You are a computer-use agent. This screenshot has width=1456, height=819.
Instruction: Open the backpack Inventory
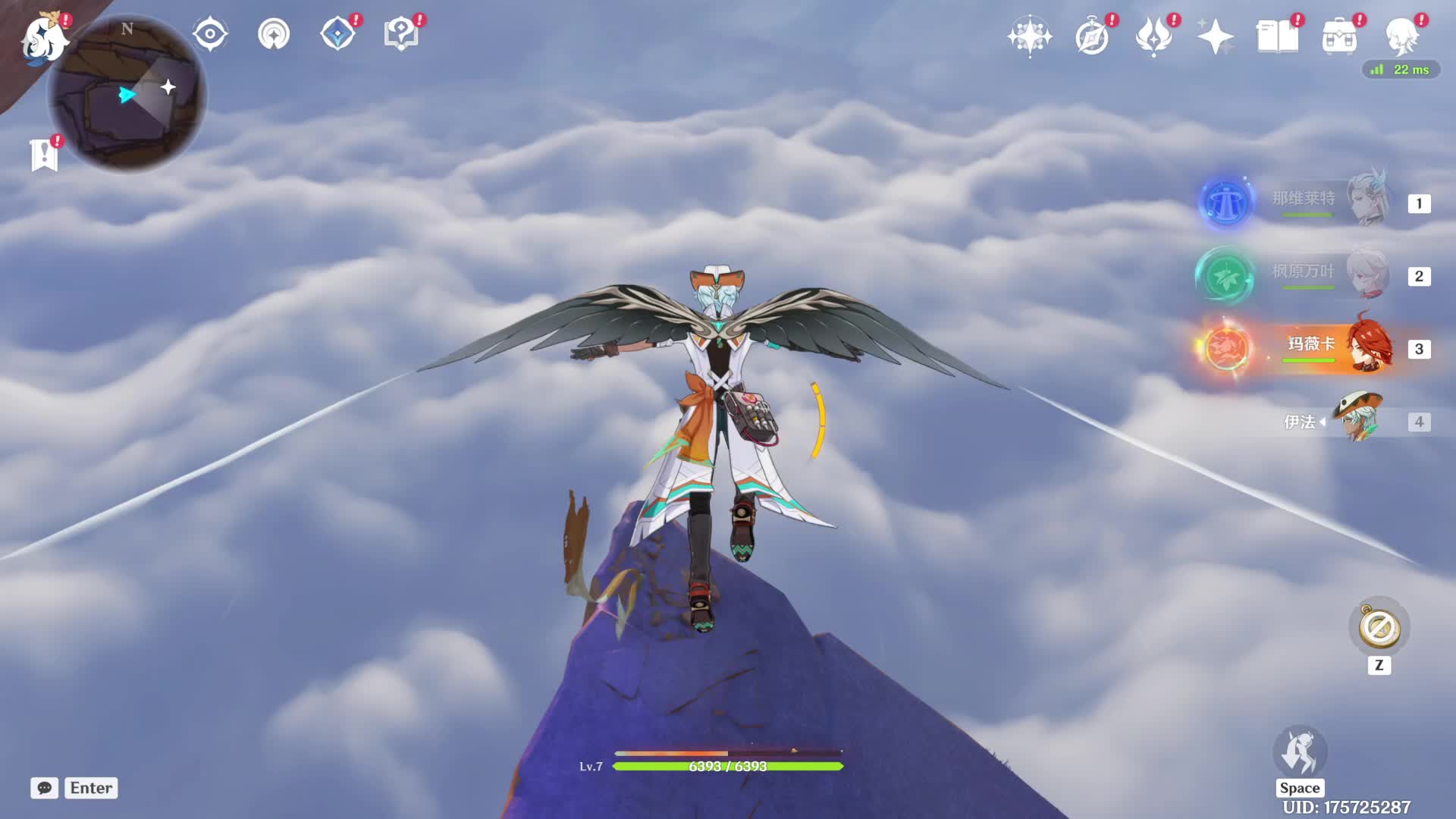1339,36
